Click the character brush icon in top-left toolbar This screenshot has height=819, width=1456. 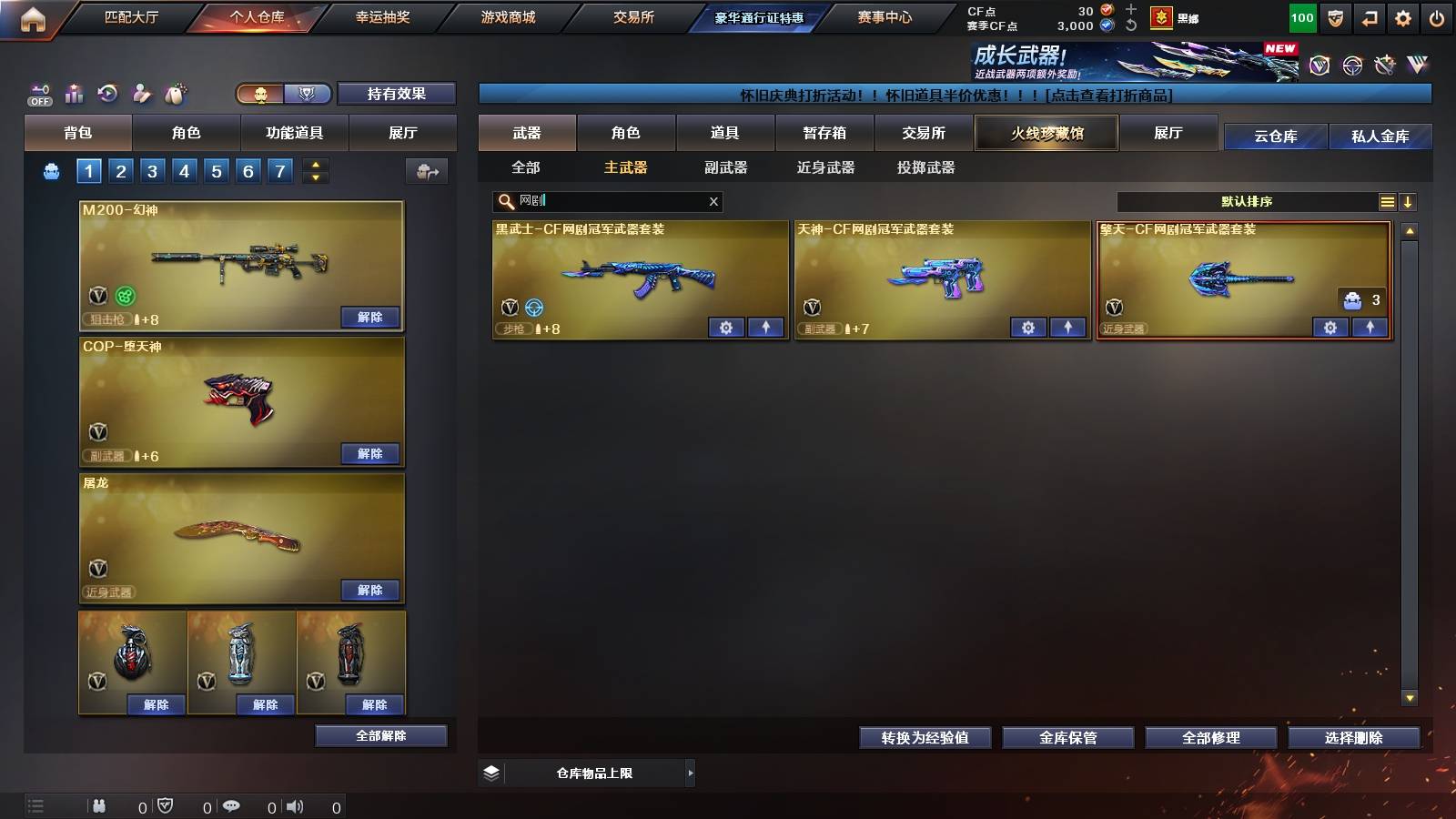pos(142,94)
